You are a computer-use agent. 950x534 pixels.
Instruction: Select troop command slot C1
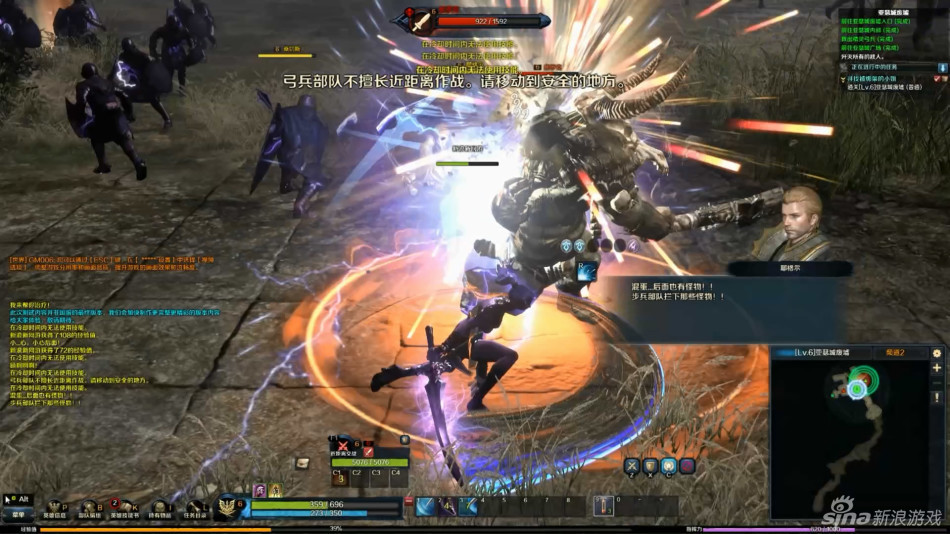pyautogui.click(x=338, y=476)
